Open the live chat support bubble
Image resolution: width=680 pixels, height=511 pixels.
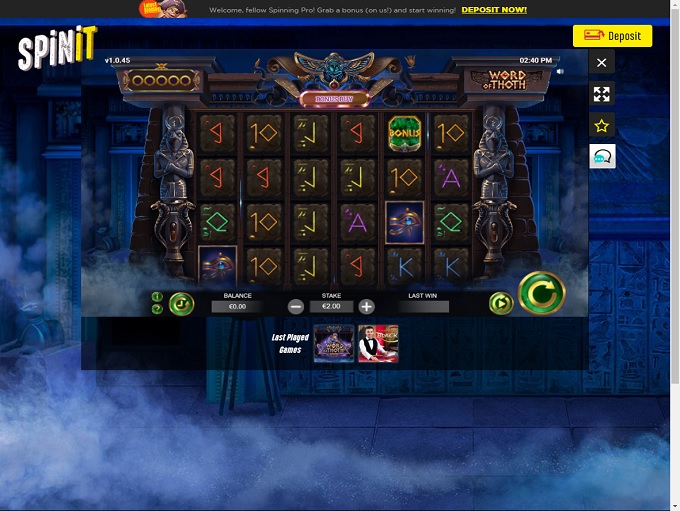pos(602,157)
